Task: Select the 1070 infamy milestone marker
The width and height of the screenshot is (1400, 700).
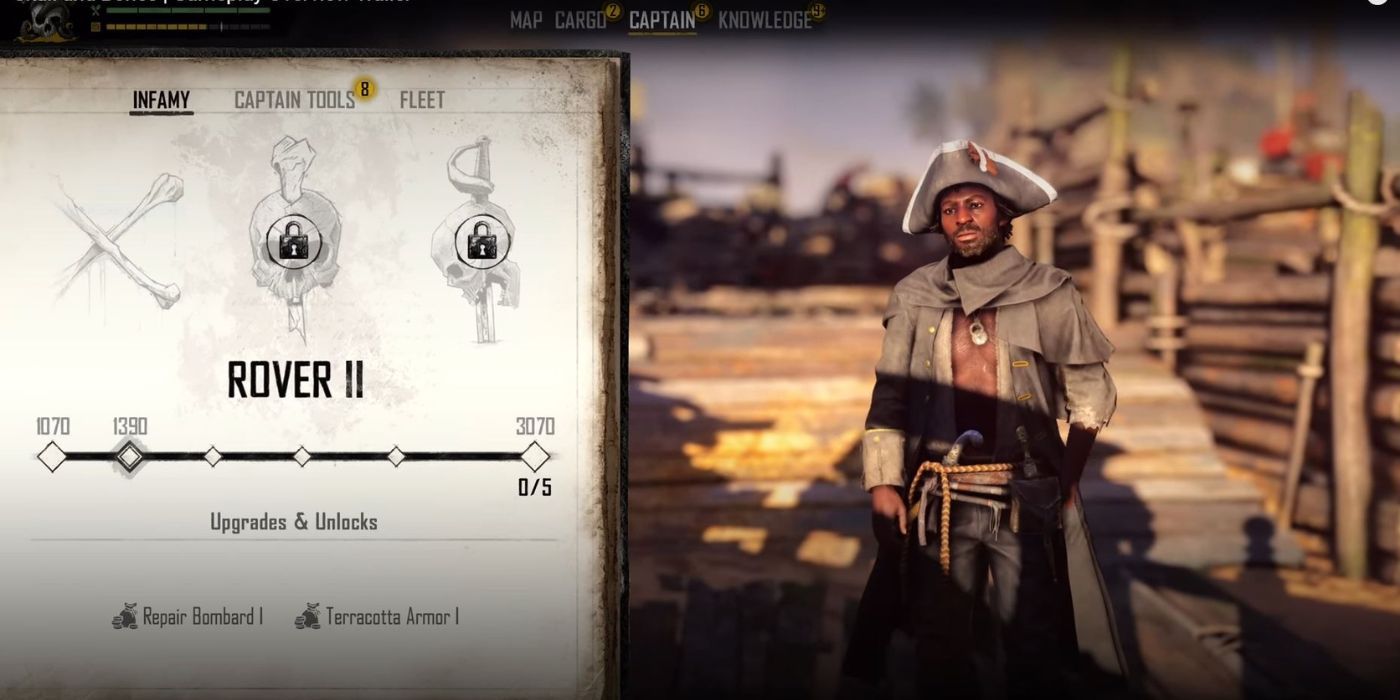Action: pyautogui.click(x=52, y=457)
